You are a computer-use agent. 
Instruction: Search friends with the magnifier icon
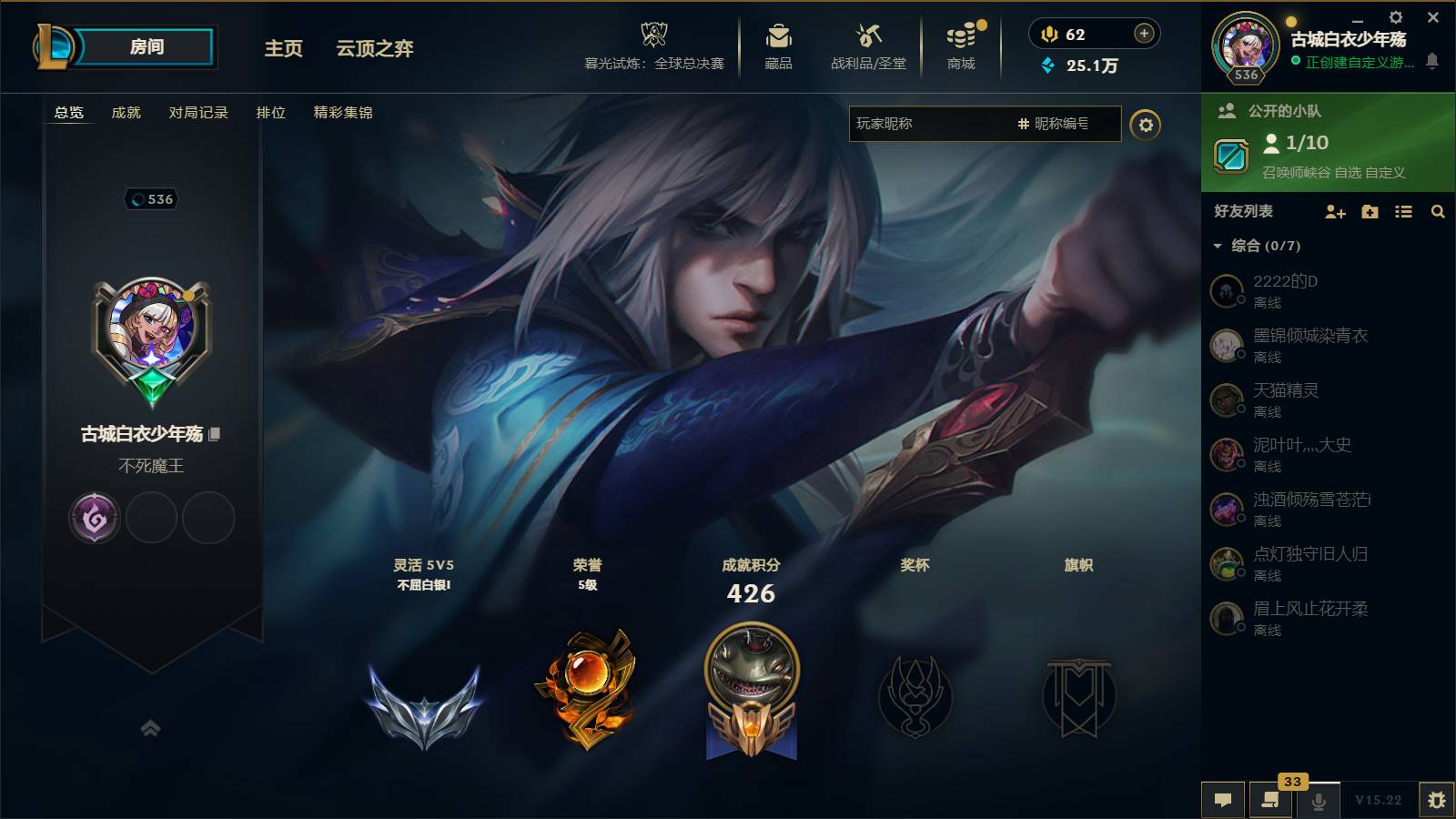coord(1438,211)
